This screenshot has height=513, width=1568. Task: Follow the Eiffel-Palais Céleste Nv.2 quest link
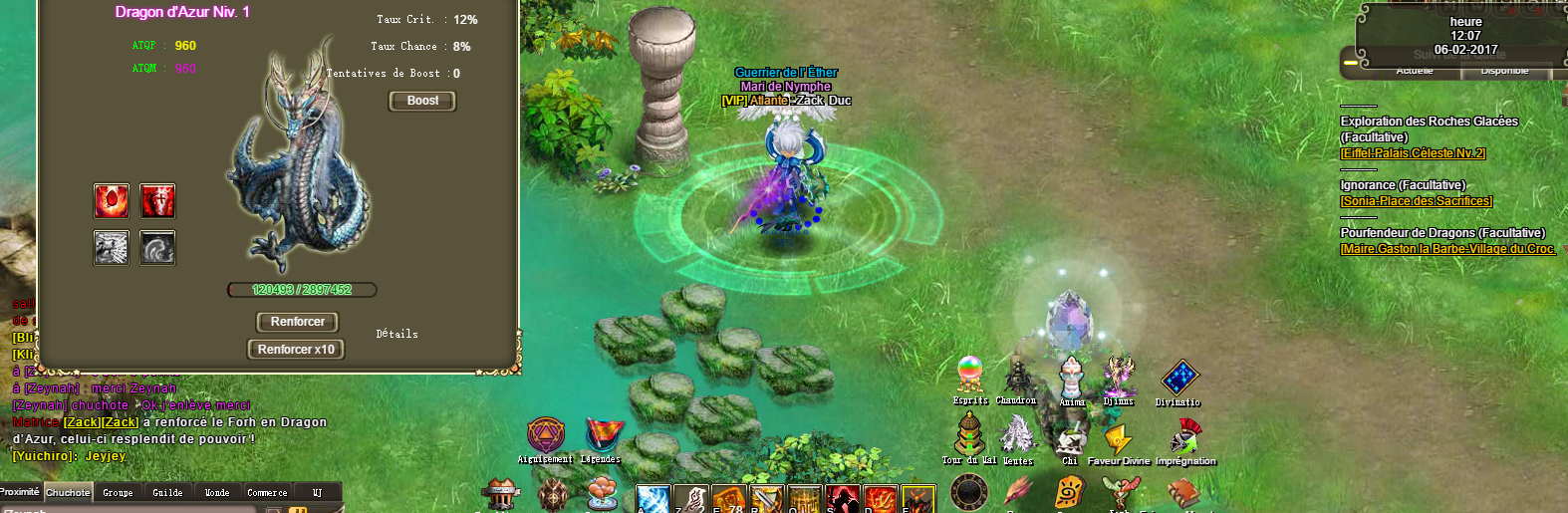pos(1413,153)
